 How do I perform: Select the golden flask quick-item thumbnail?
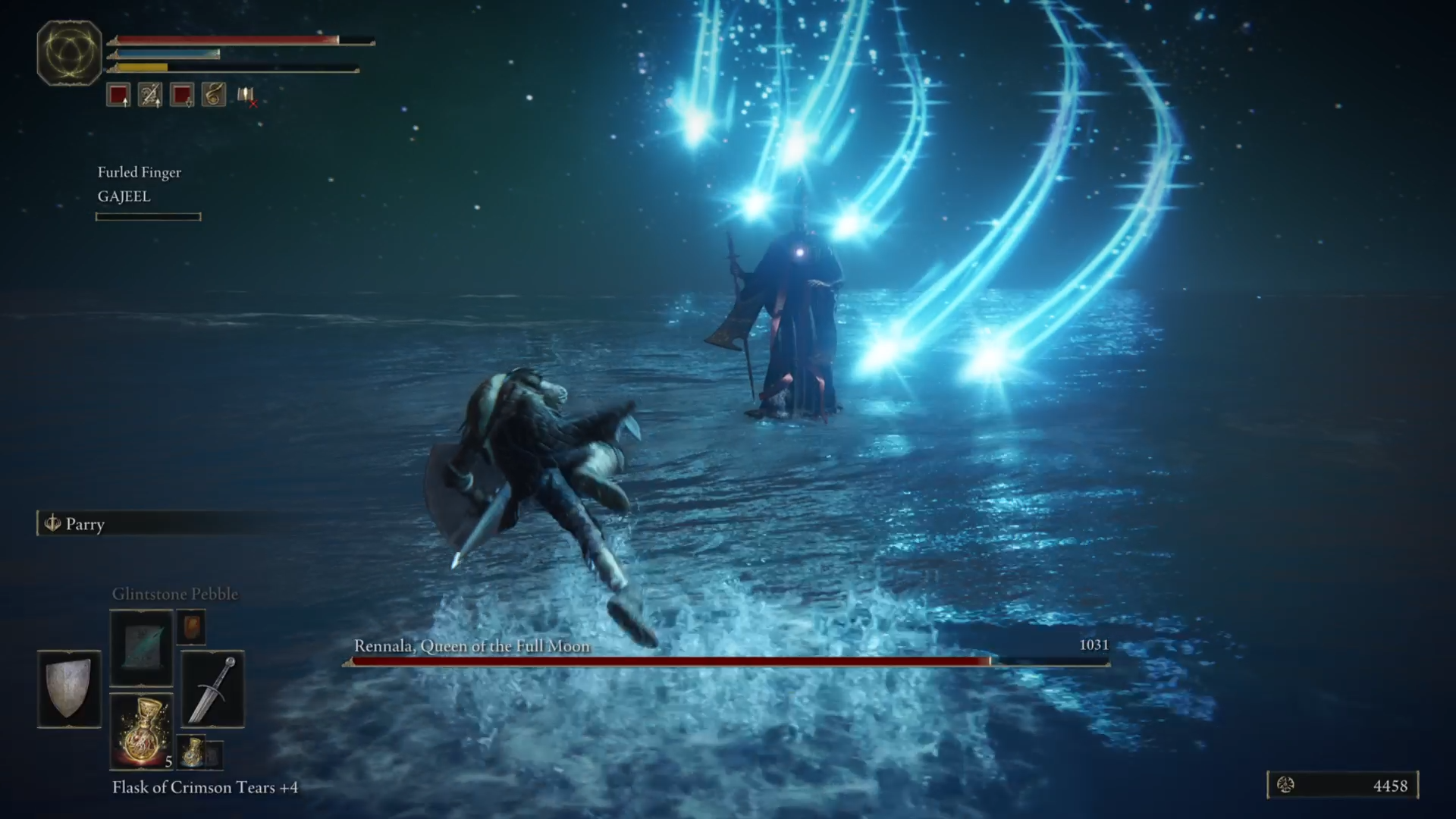click(143, 730)
